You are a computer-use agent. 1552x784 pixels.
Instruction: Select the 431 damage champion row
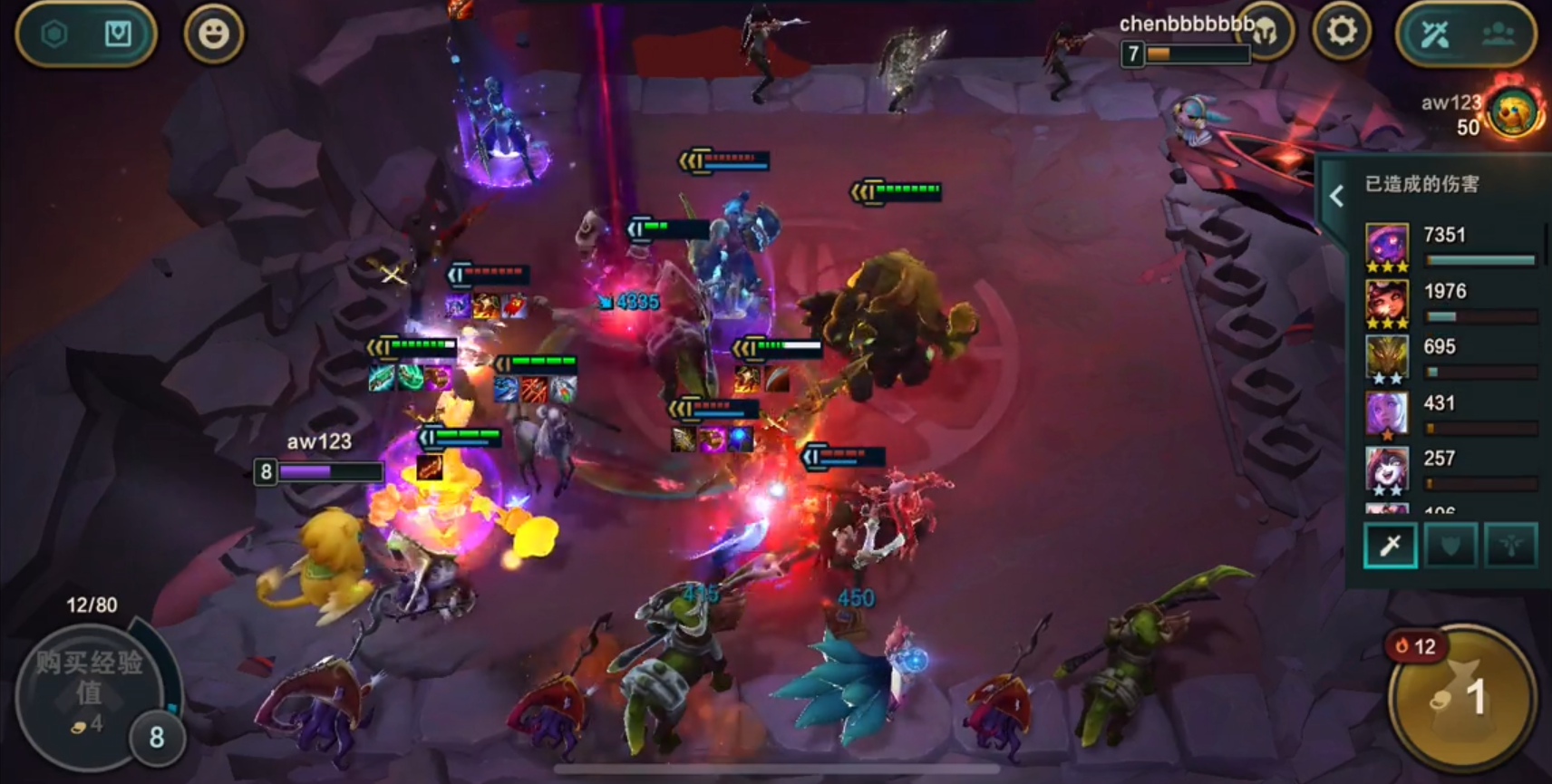click(x=1450, y=415)
